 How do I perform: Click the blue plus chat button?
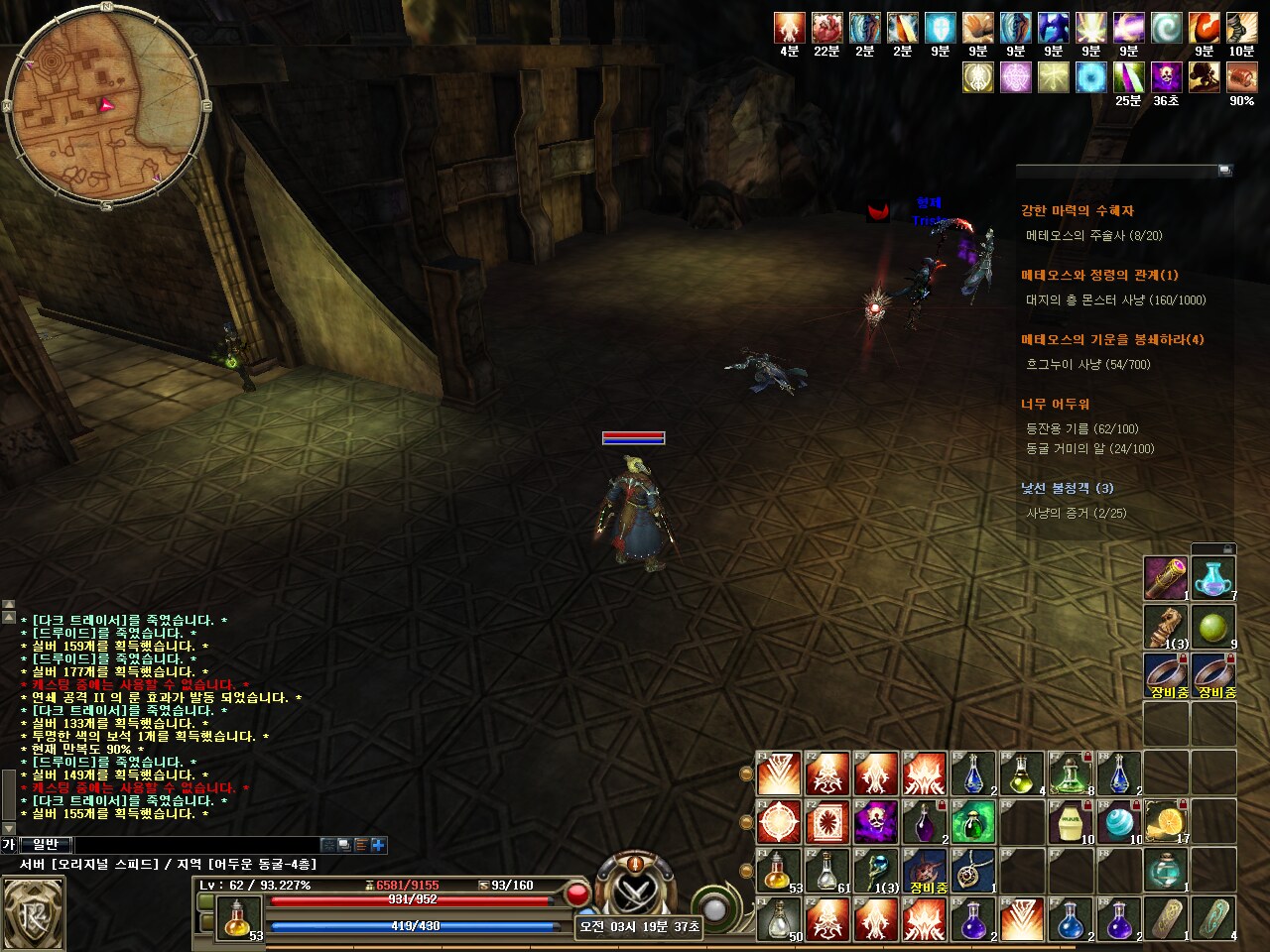click(x=378, y=845)
